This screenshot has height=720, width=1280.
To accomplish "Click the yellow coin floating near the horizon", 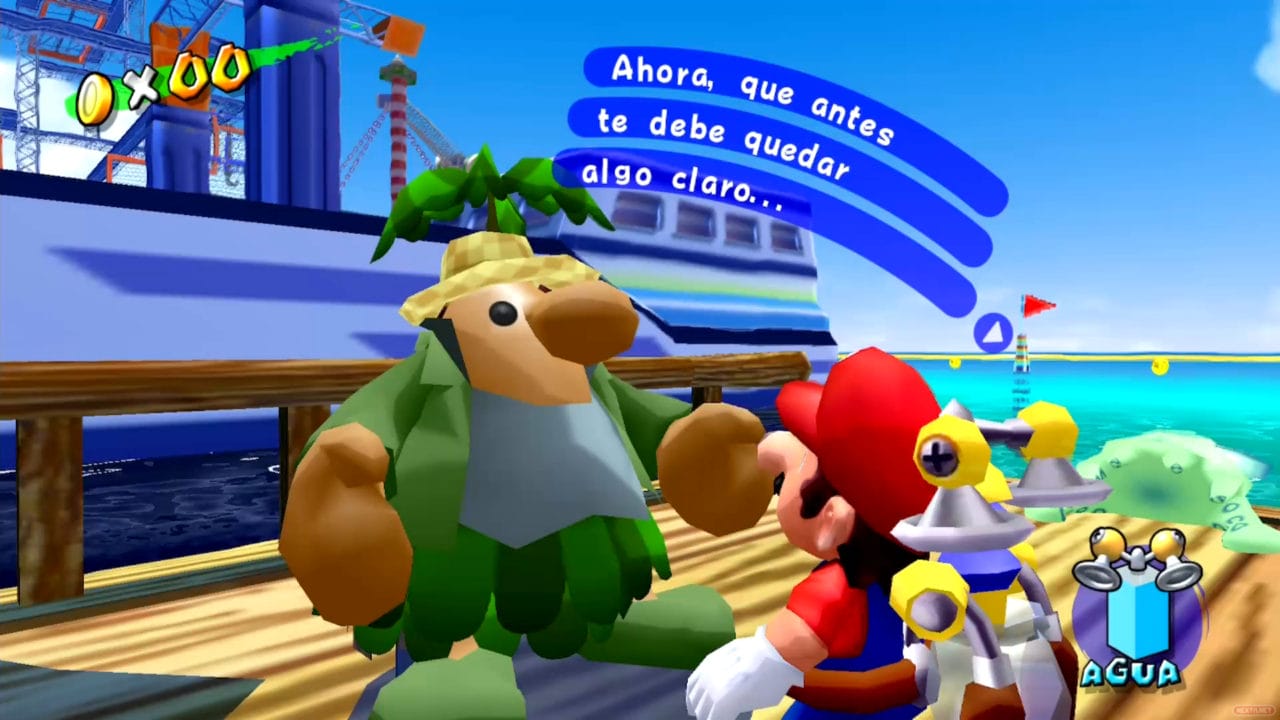I will tap(955, 362).
